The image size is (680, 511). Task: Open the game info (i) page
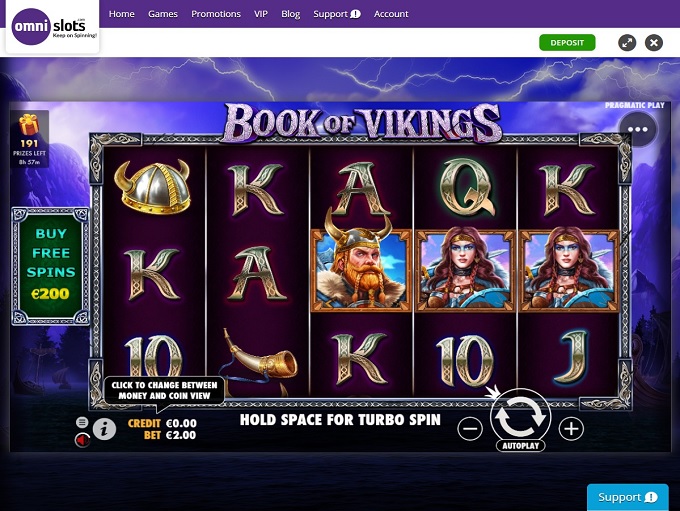point(104,429)
